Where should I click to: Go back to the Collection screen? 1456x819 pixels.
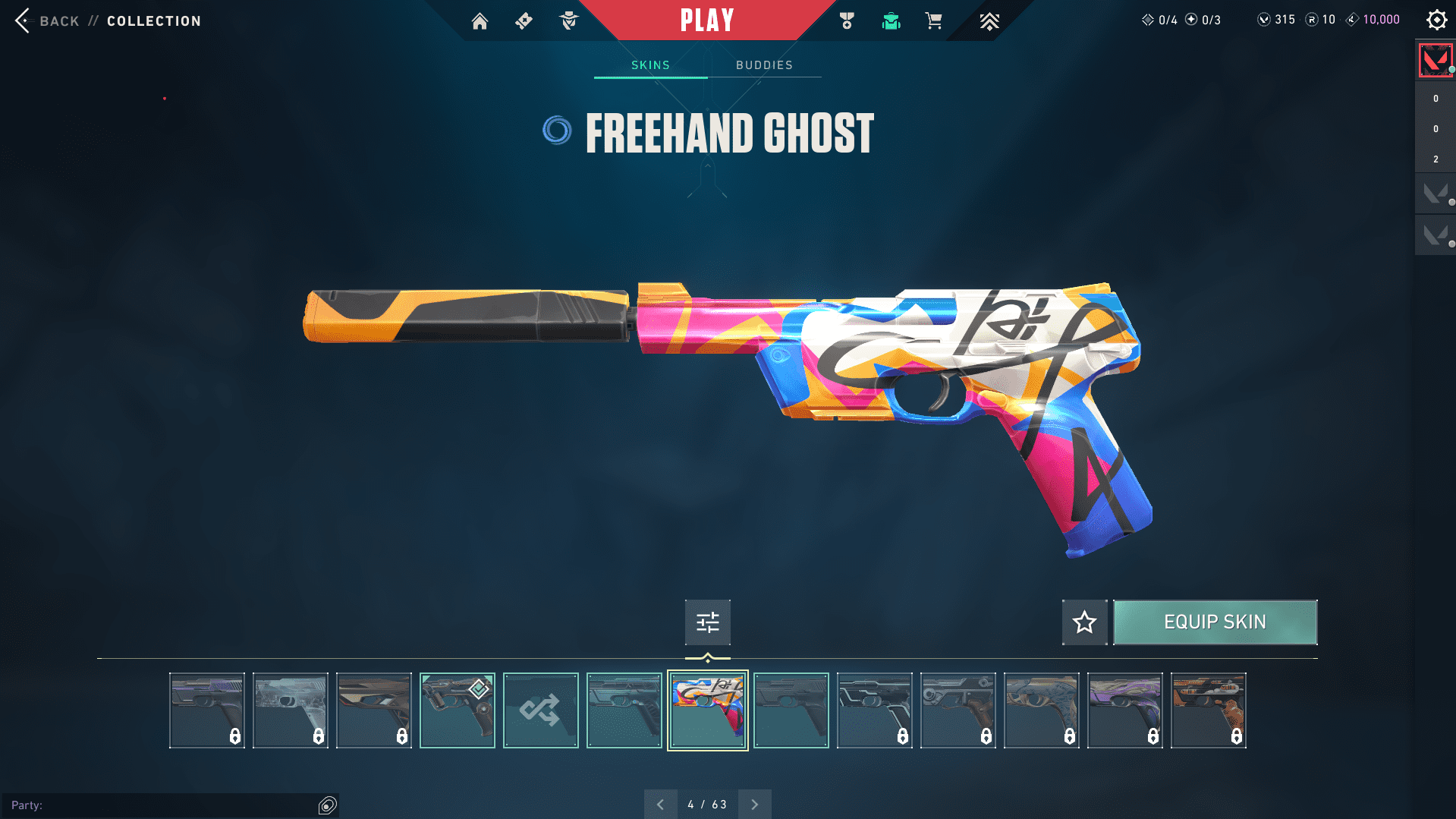pyautogui.click(x=47, y=21)
